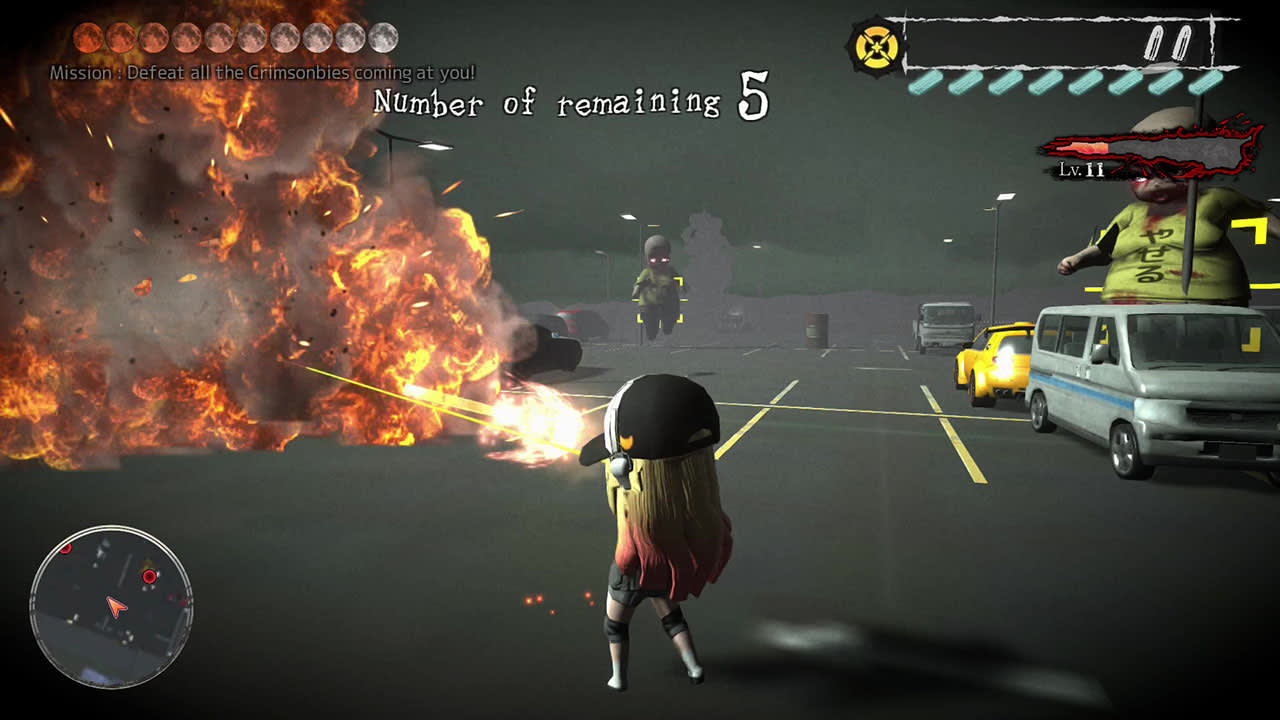Click the red dot at top-left of minimap
Screen dimensions: 1280x720
pos(66,549)
